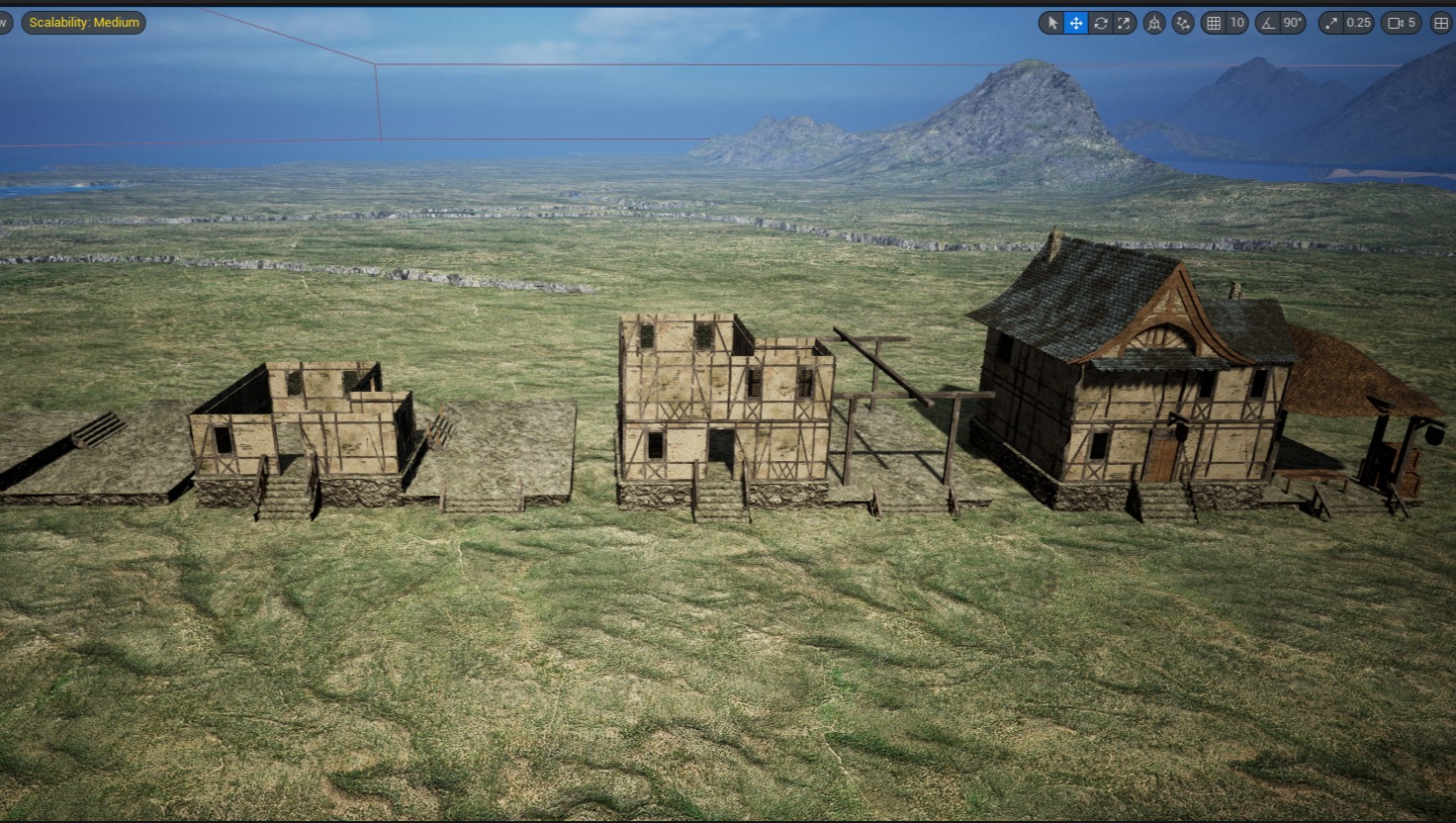Image resolution: width=1456 pixels, height=823 pixels.
Task: Toggle the surface snapping icon
Action: pos(1183,23)
